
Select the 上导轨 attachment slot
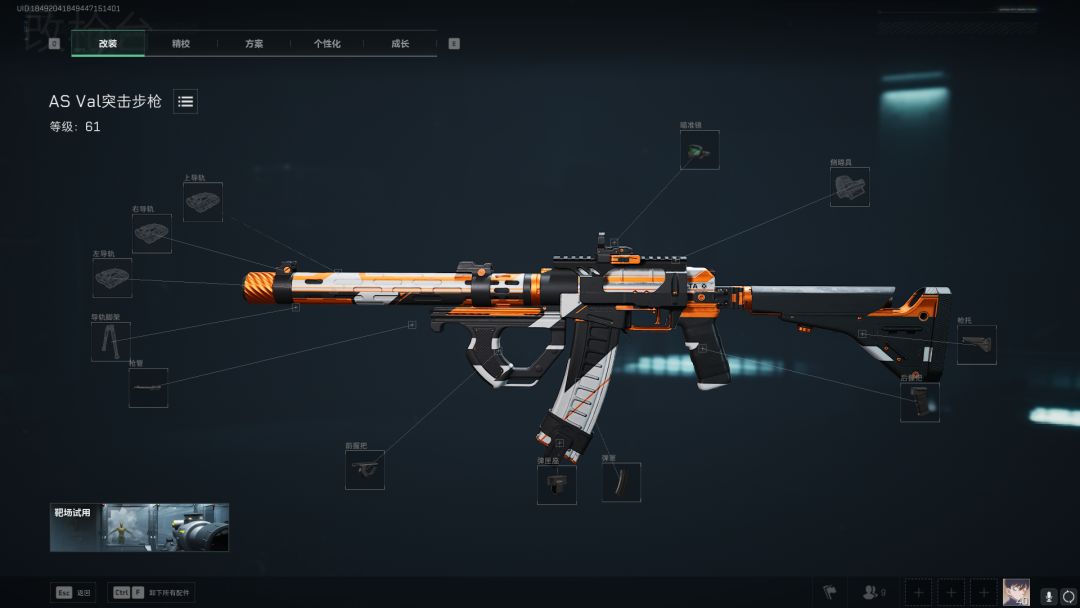pos(203,201)
